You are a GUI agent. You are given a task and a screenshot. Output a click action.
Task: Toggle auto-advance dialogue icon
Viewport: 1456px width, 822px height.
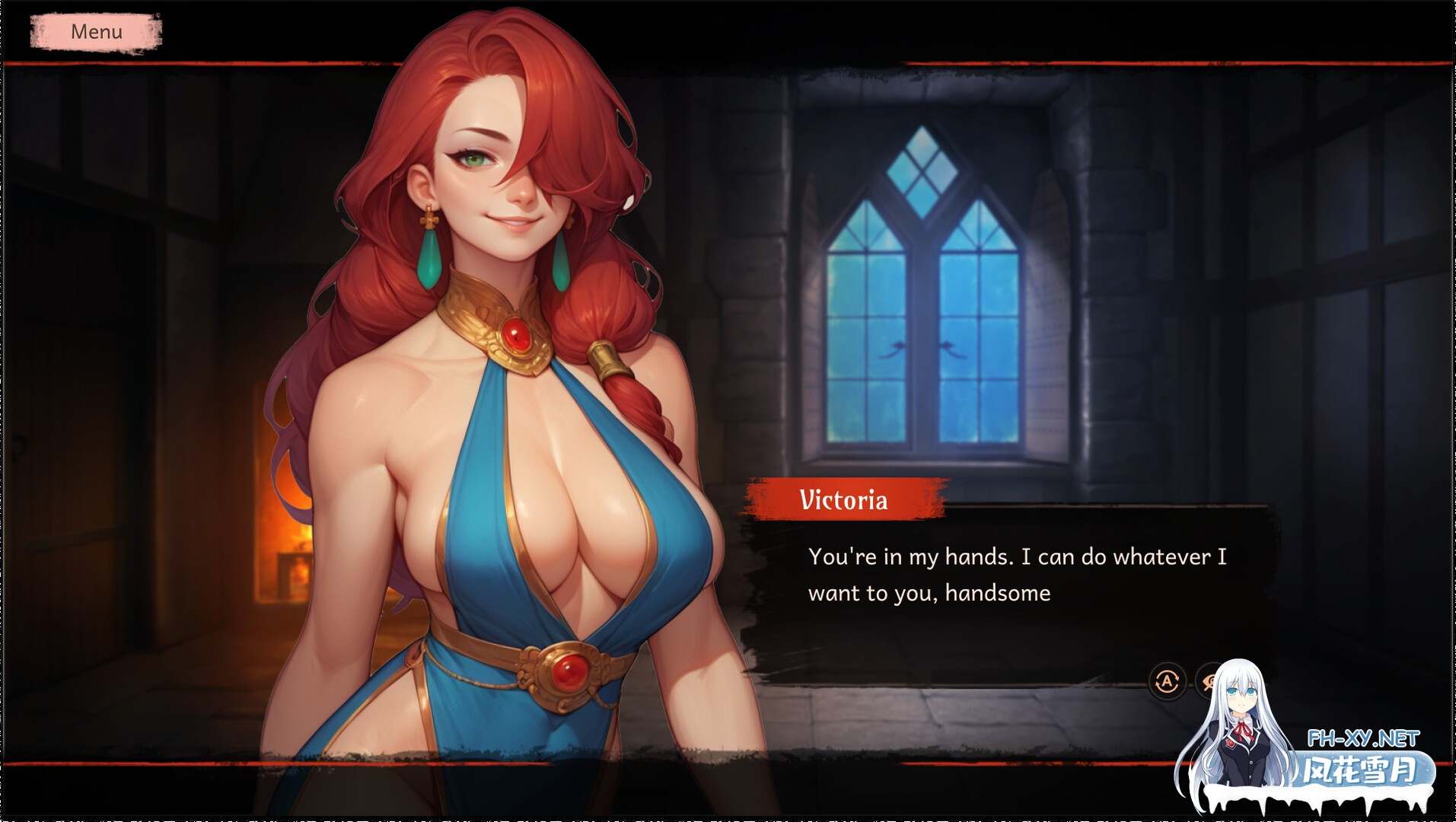pos(1167,681)
